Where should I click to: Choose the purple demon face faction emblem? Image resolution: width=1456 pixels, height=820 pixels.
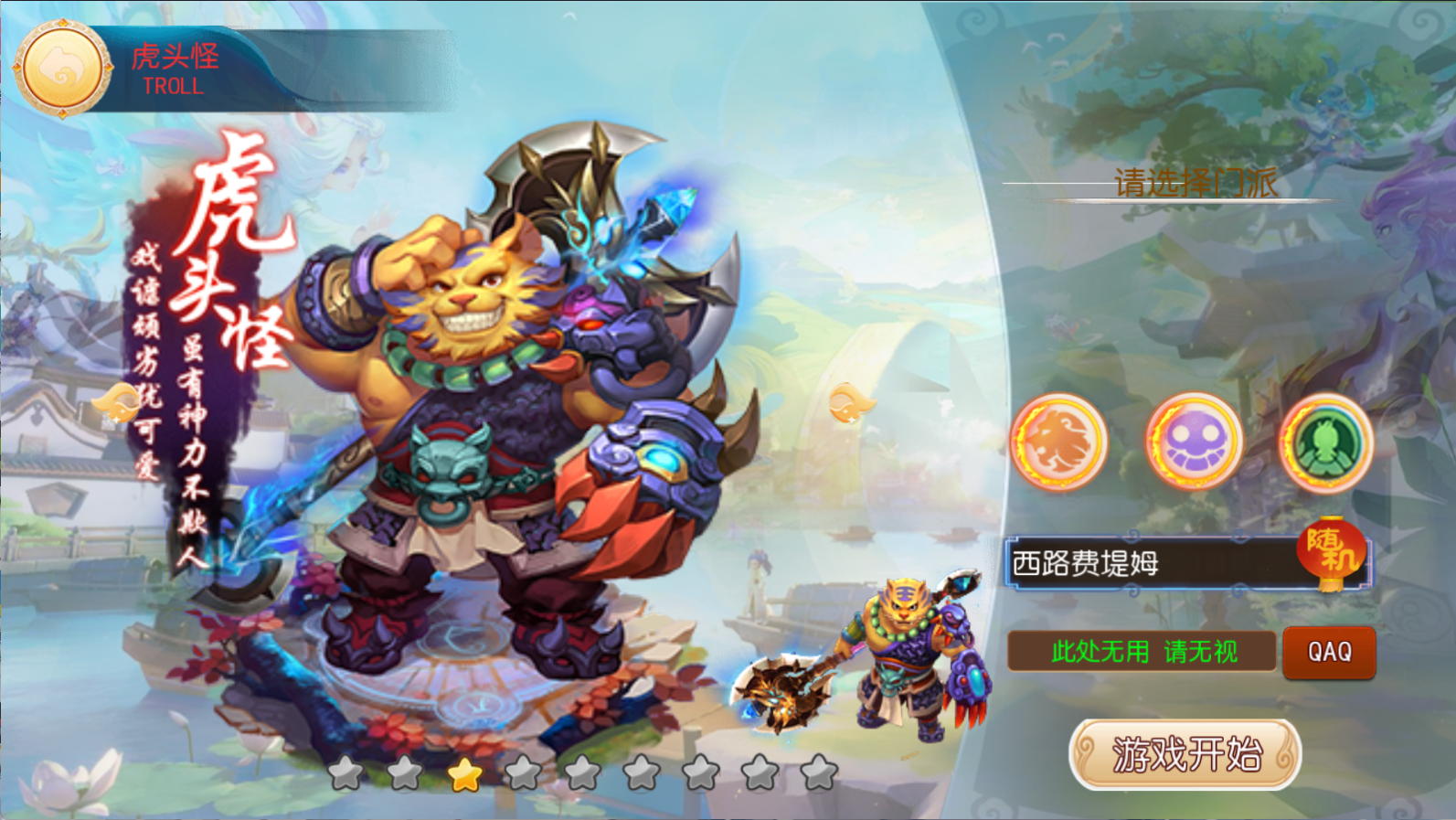[x=1193, y=442]
